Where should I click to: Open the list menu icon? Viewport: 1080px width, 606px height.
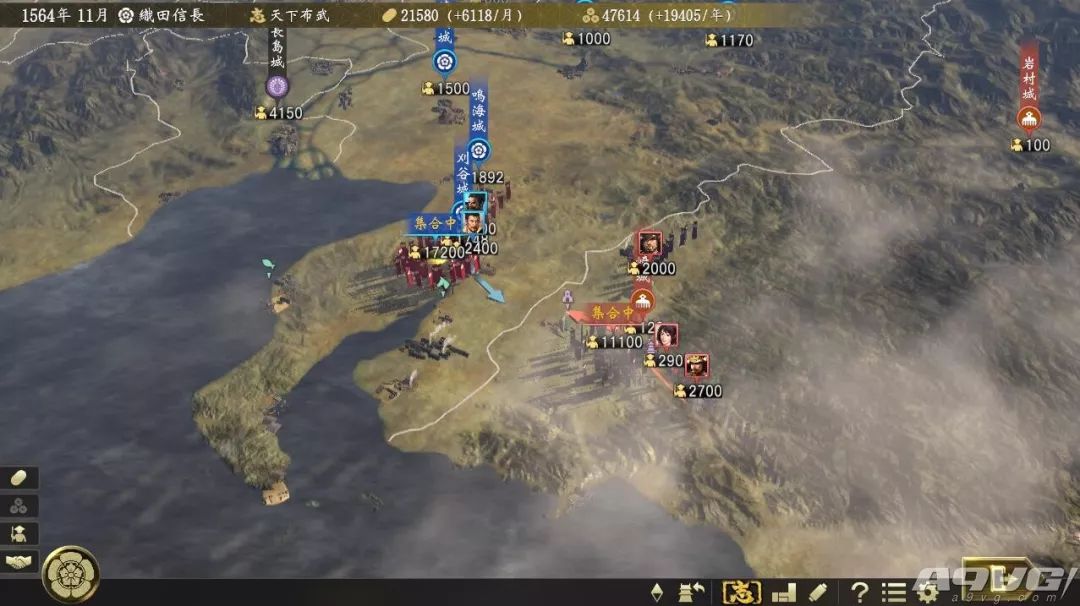[x=893, y=592]
